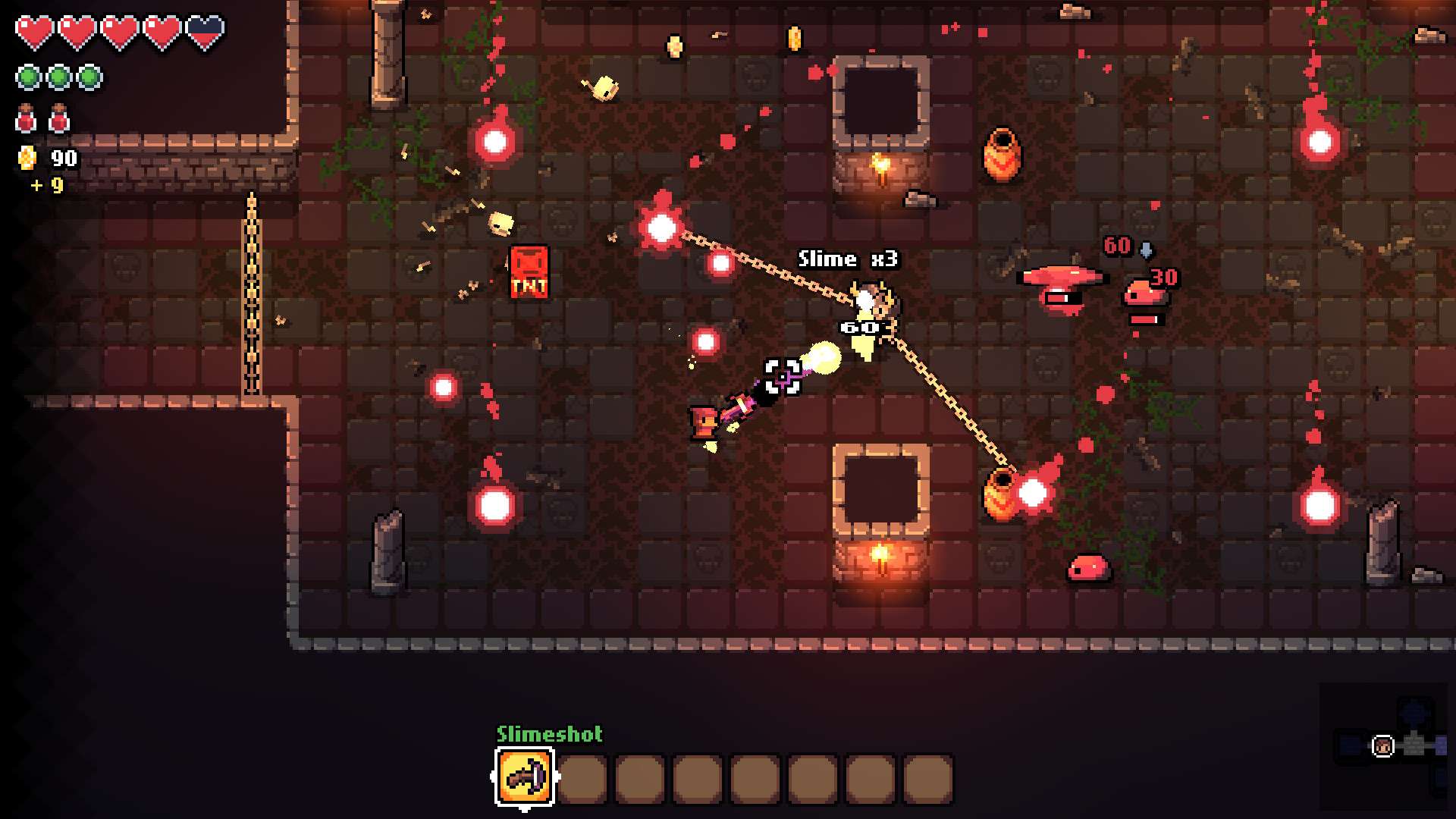Click the dungeon minimap

point(1386,746)
